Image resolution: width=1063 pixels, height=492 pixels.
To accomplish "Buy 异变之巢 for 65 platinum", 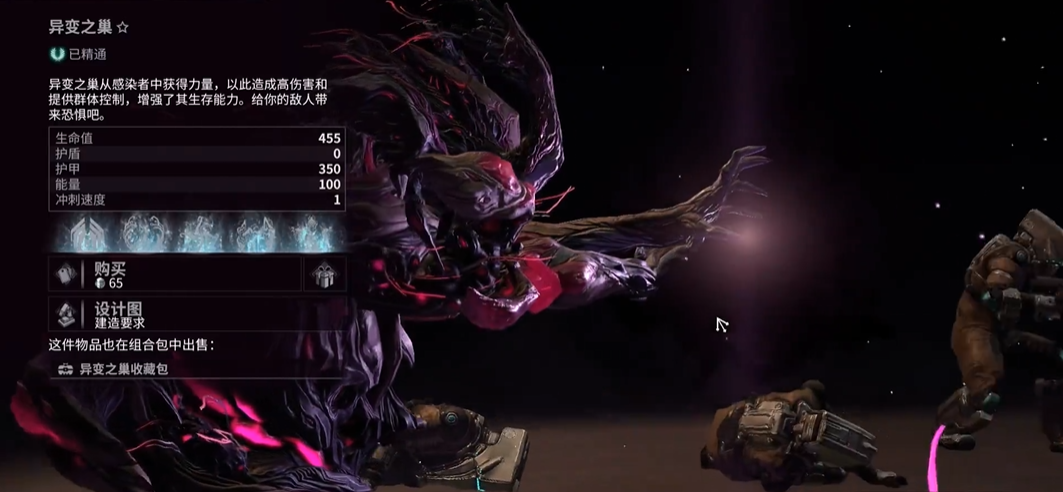I will pyautogui.click(x=174, y=274).
